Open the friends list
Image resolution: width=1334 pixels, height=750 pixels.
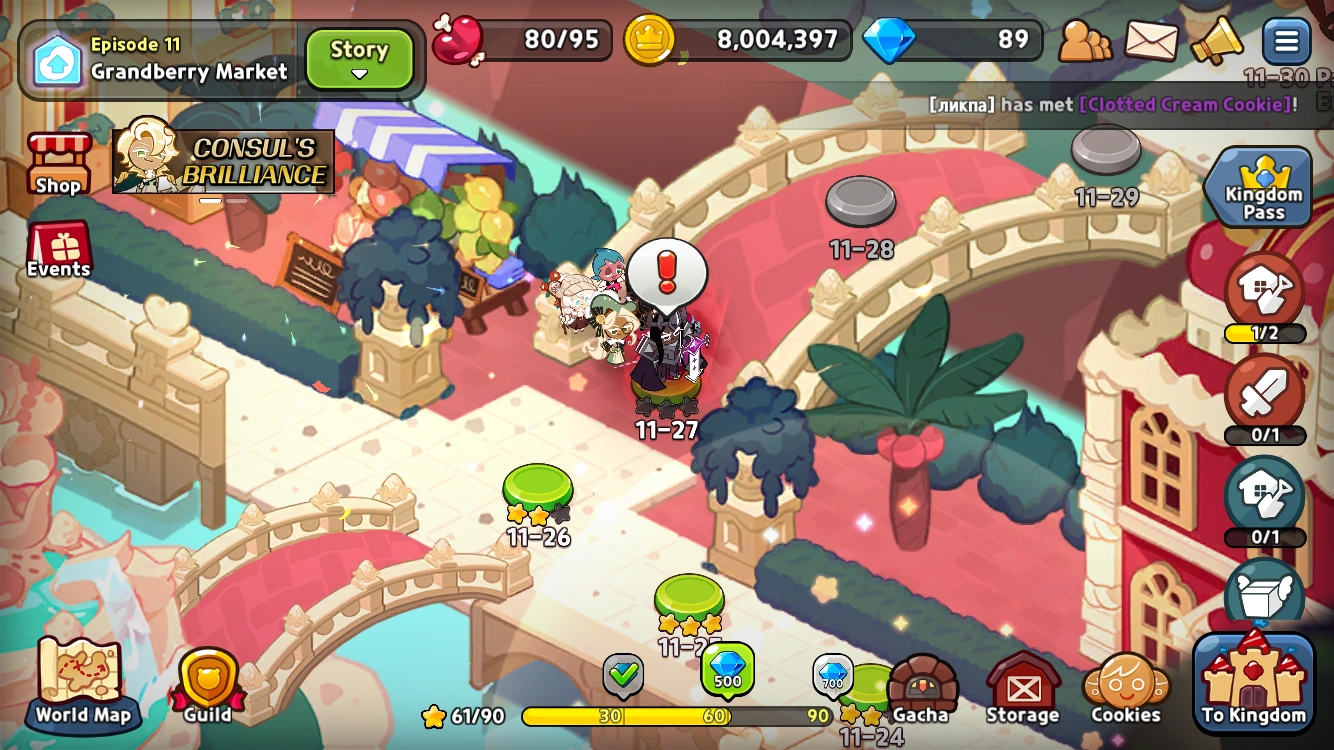click(x=1084, y=40)
